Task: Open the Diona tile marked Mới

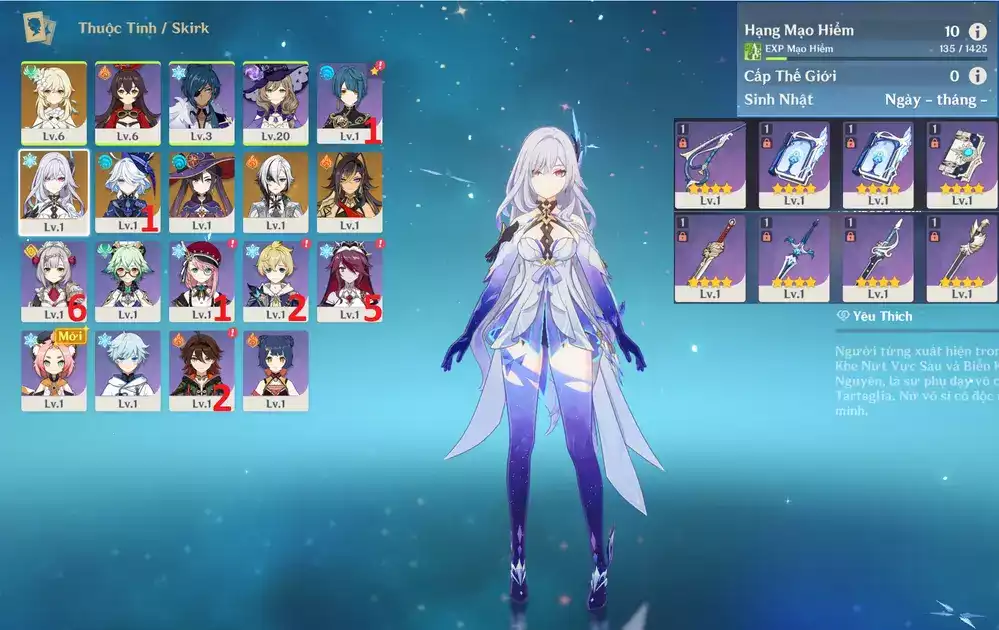Action: click(x=53, y=370)
